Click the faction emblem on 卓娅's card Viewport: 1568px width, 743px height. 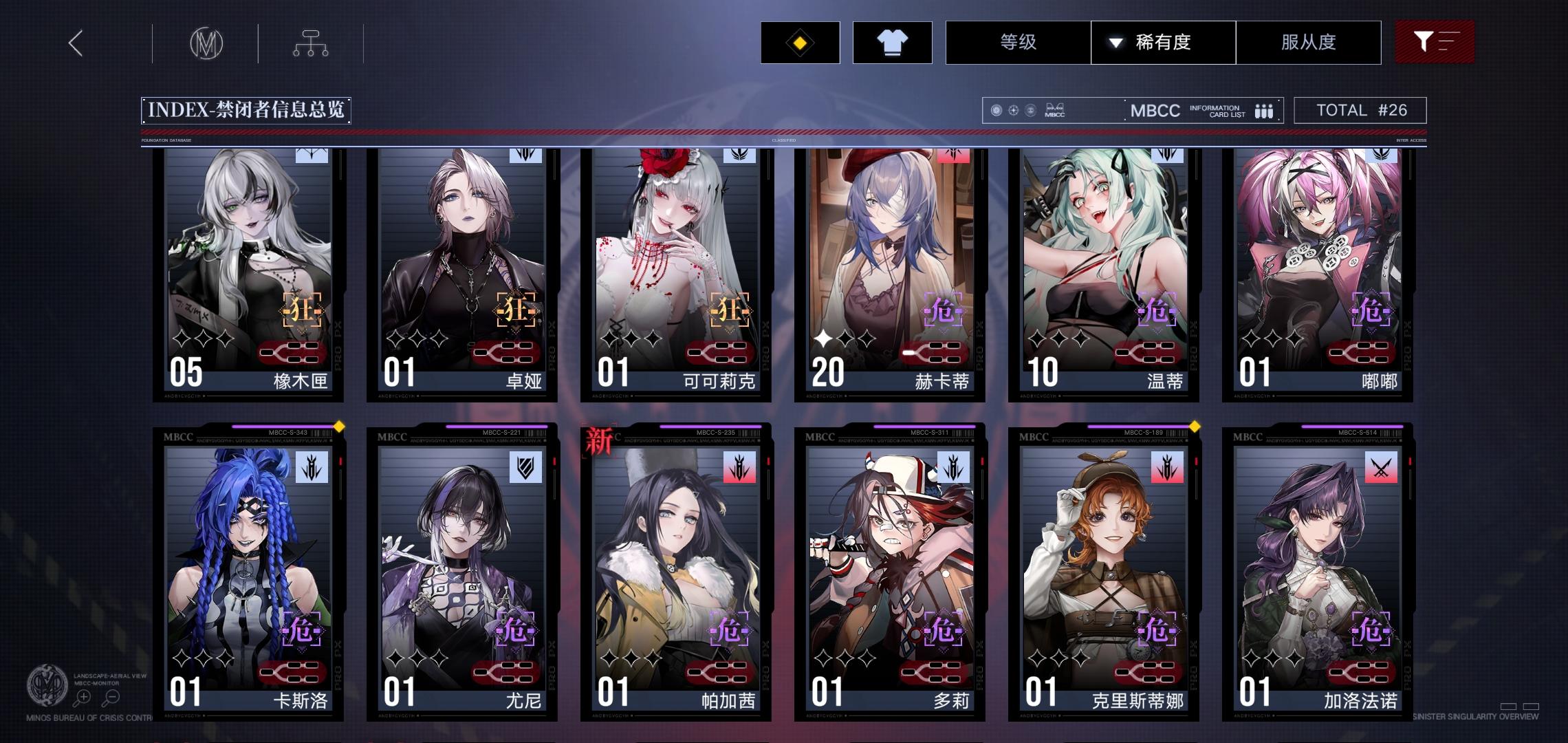(x=526, y=156)
